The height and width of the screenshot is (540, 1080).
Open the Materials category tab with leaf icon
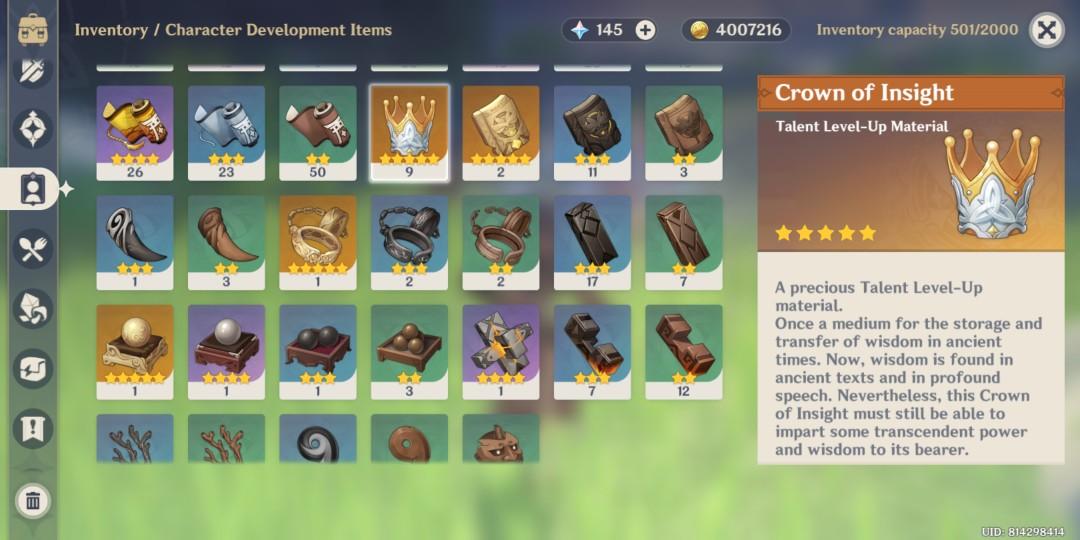33,308
